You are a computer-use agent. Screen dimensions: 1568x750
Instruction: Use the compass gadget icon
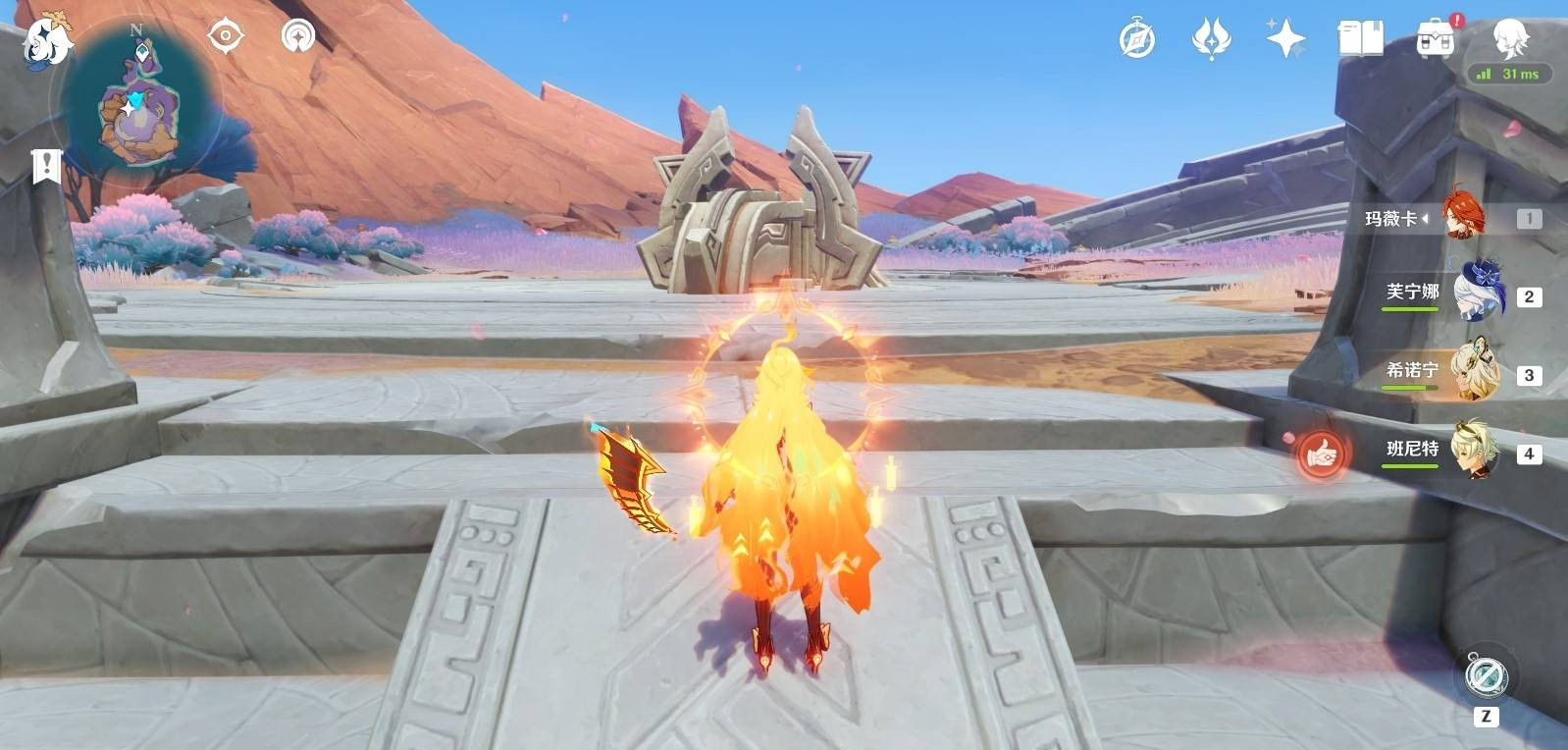(1486, 676)
